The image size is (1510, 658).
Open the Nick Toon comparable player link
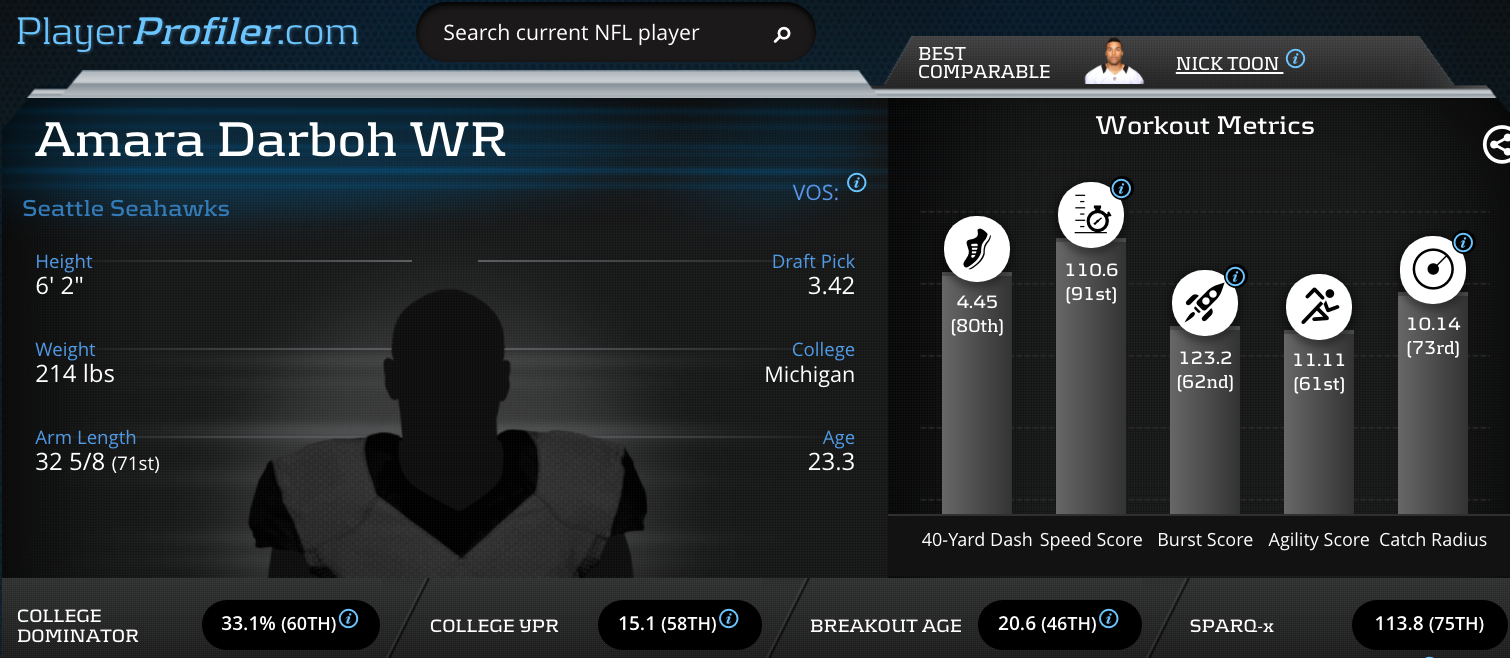(1227, 64)
